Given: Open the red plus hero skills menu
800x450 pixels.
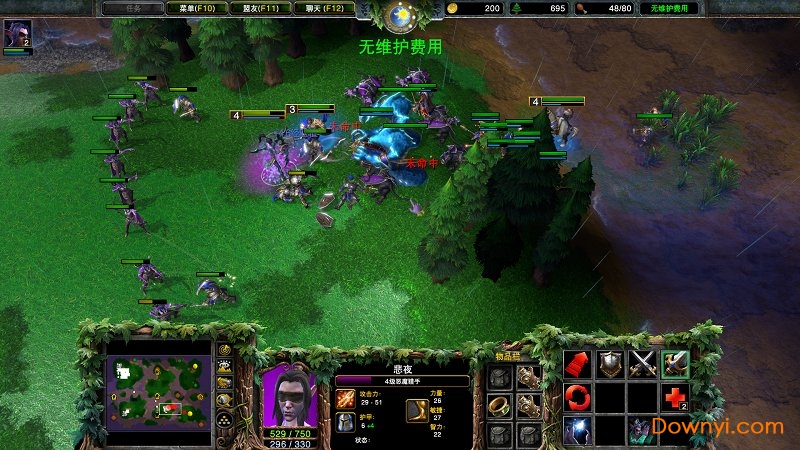Looking at the screenshot, I should (676, 398).
